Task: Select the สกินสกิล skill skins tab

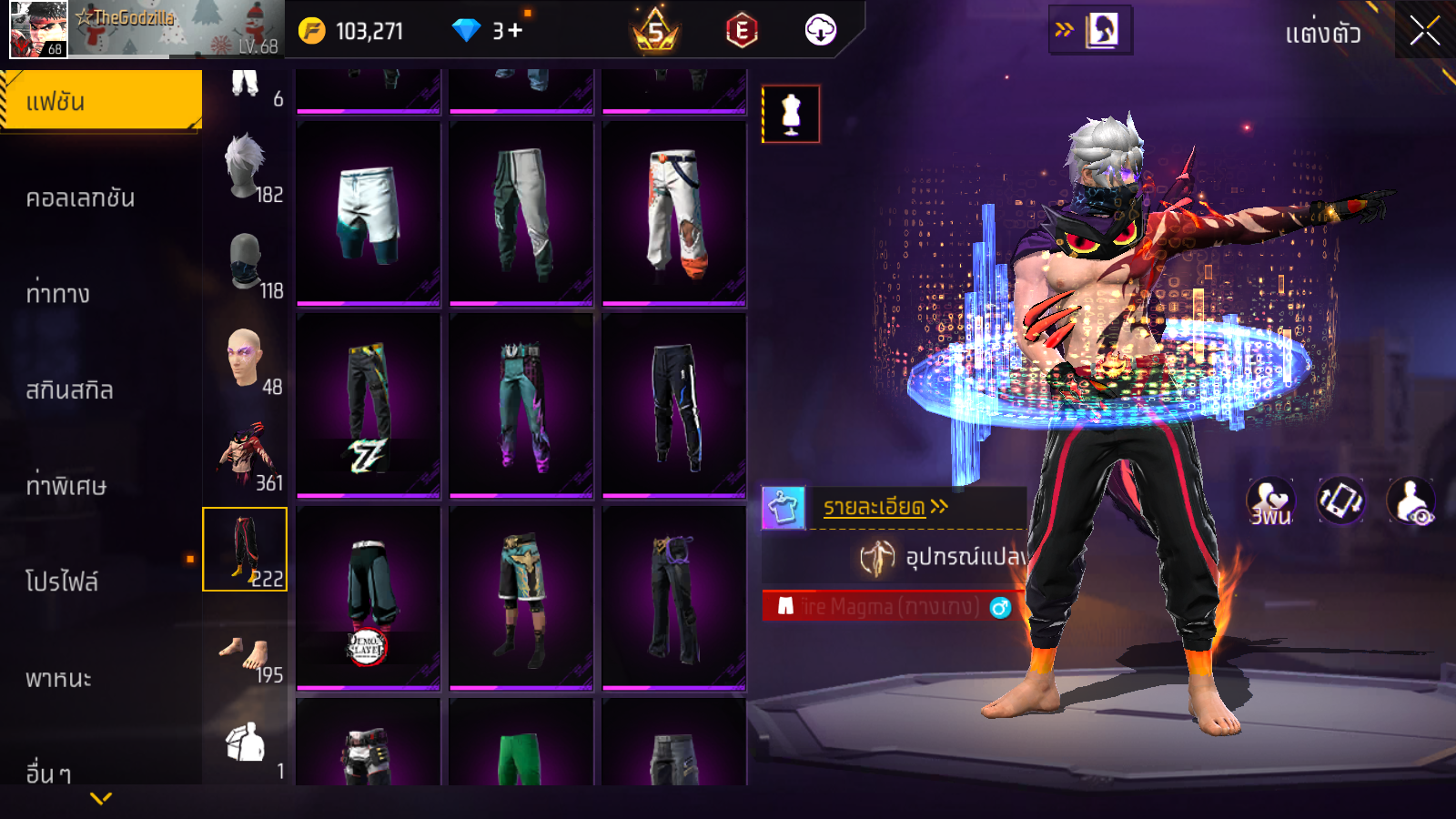Action: (x=70, y=389)
